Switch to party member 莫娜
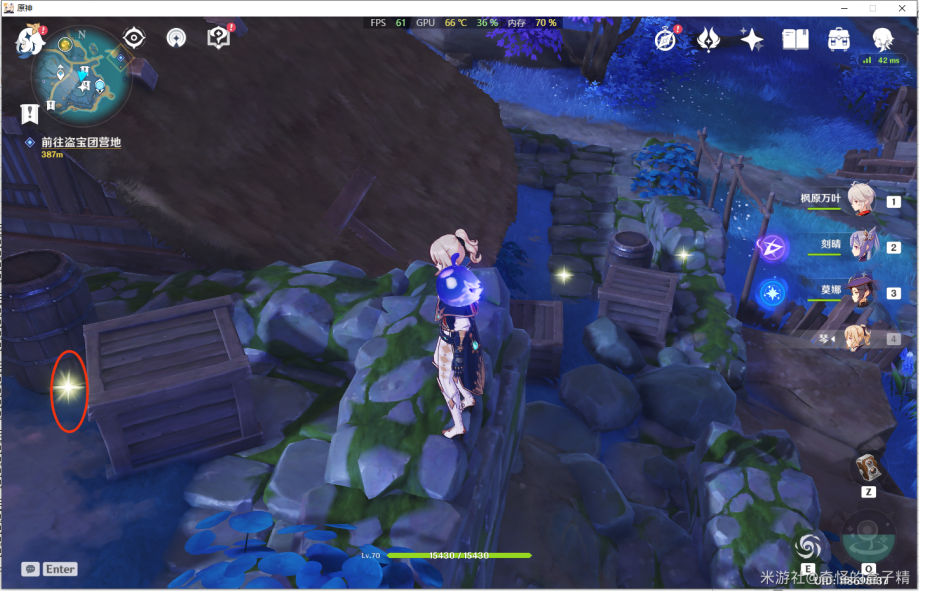The height and width of the screenshot is (600, 925). point(861,291)
